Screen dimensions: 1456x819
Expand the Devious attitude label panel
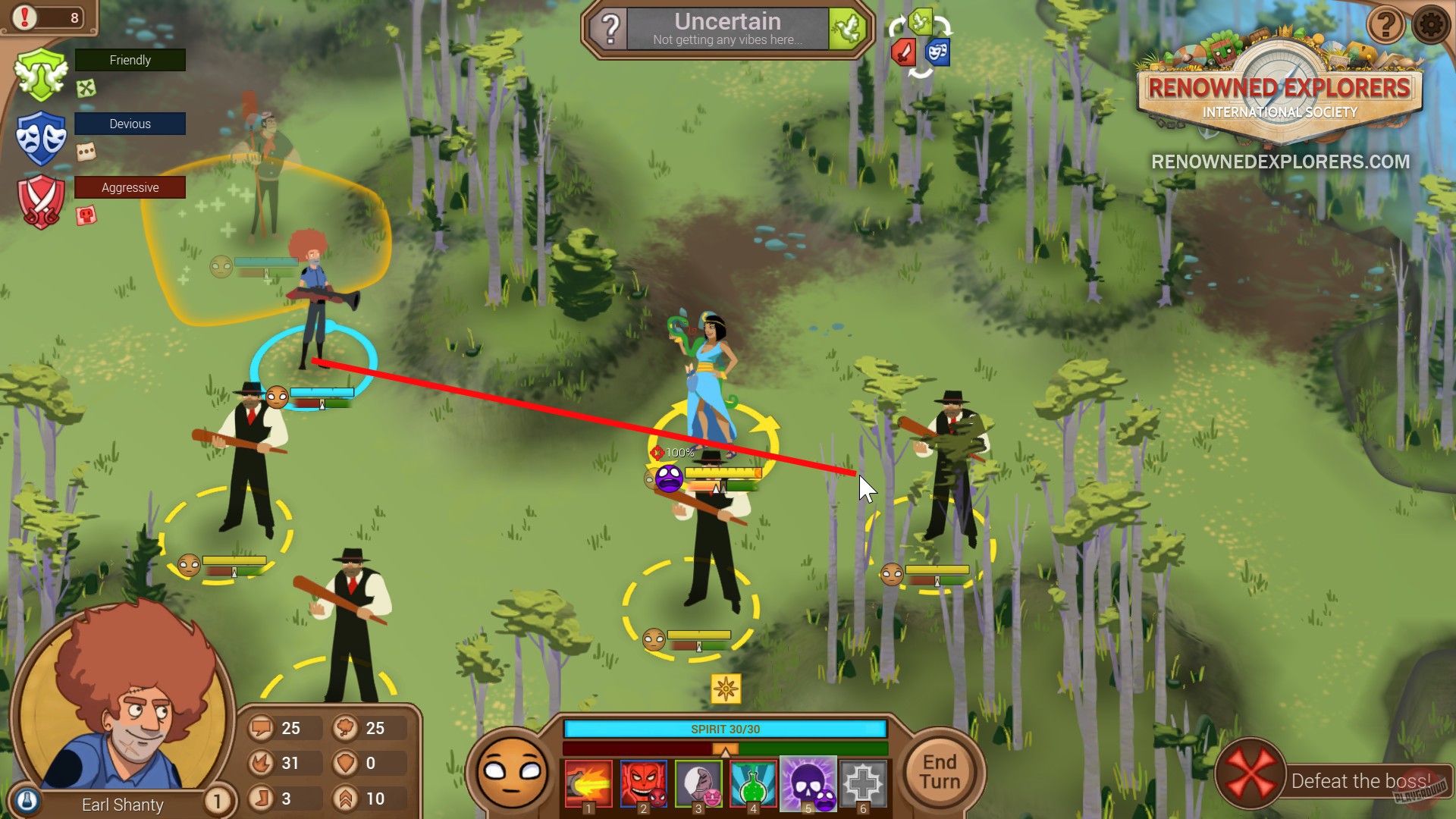click(130, 124)
